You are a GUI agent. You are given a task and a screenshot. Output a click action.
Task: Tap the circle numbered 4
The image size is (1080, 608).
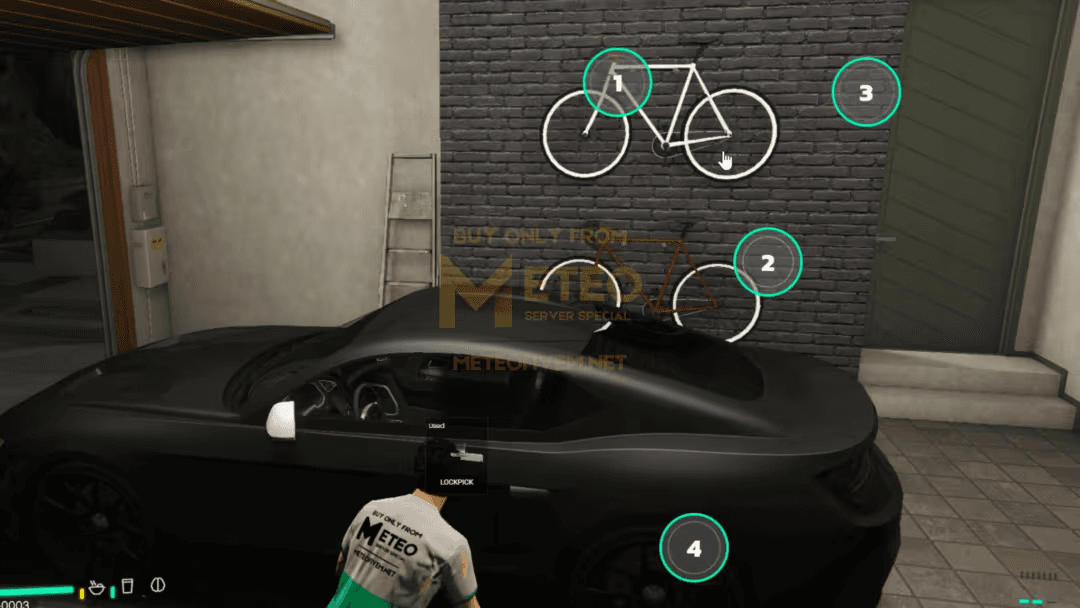[x=694, y=548]
